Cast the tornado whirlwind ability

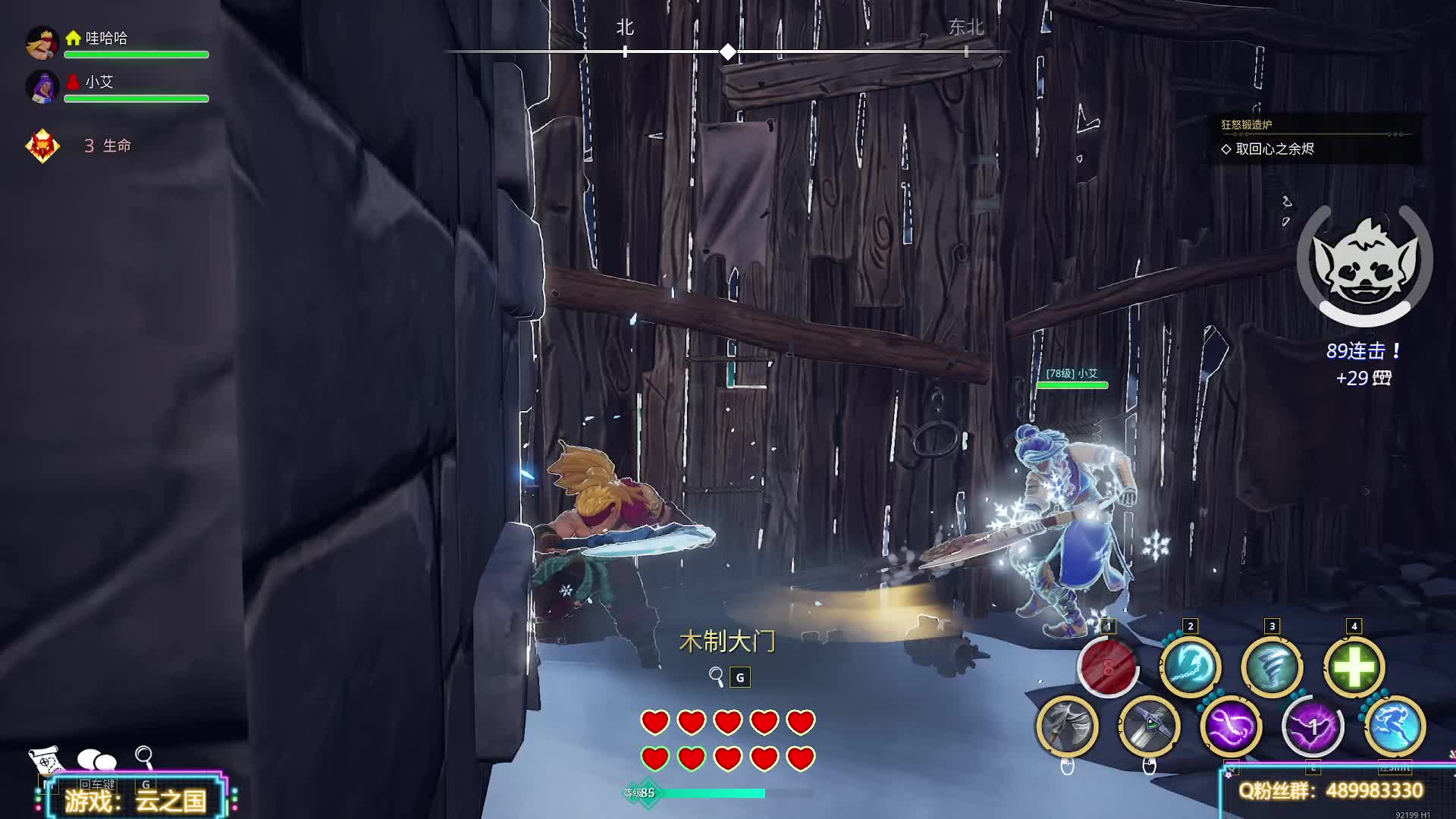click(1272, 667)
